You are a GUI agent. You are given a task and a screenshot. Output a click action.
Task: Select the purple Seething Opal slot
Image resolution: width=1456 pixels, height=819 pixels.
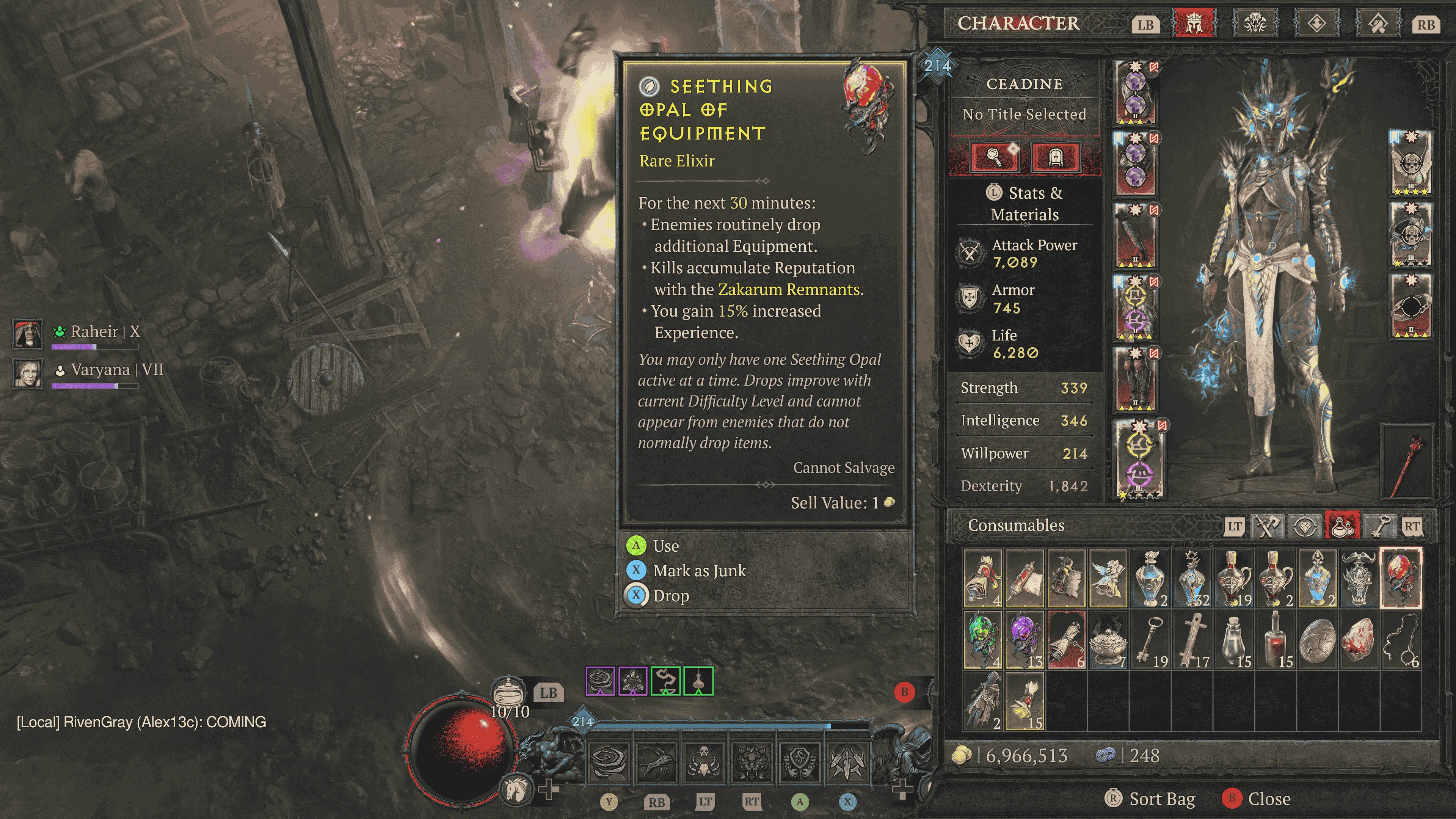(x=1025, y=639)
